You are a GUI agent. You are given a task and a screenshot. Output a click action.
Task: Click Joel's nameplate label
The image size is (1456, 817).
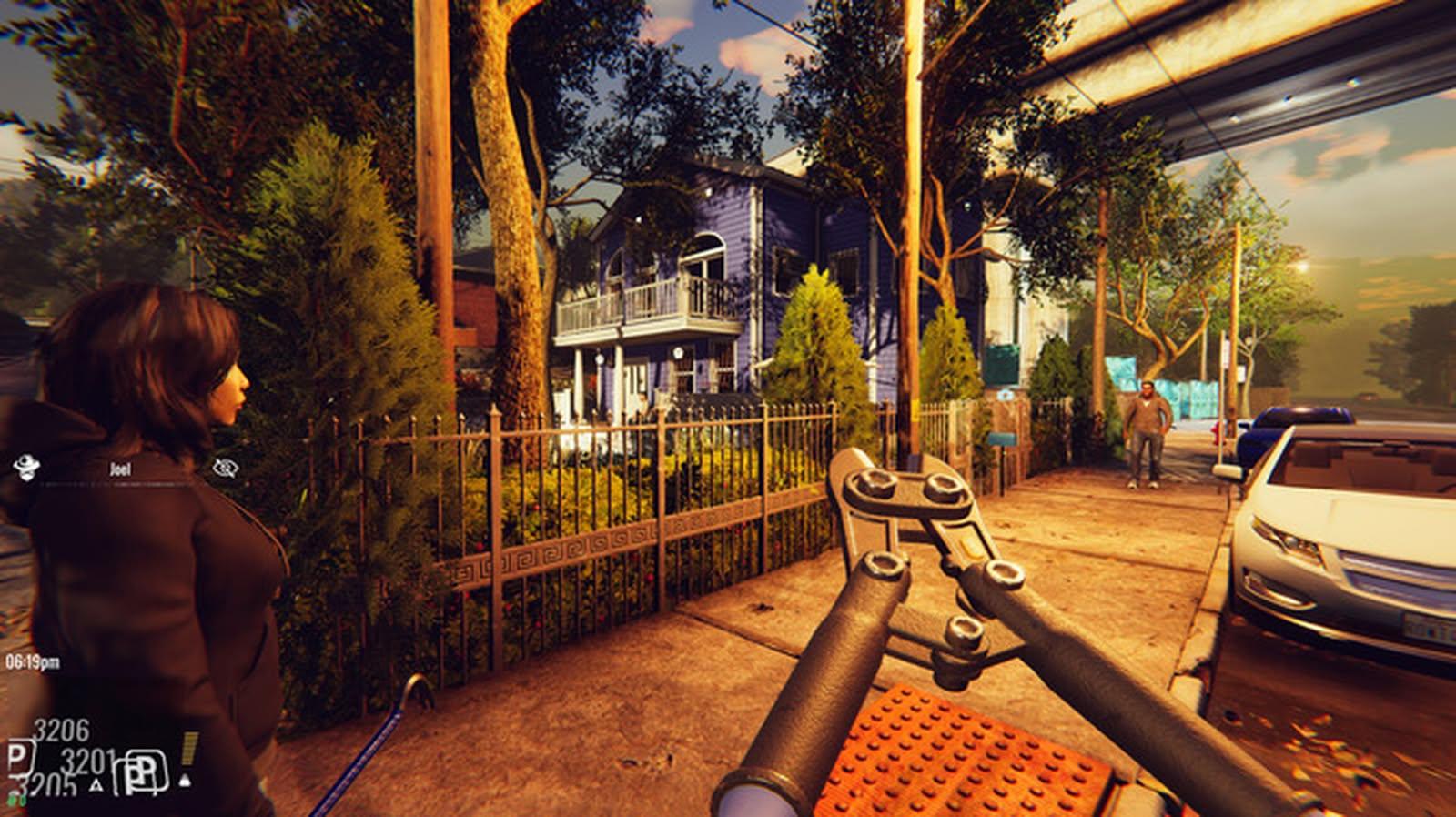[121, 469]
